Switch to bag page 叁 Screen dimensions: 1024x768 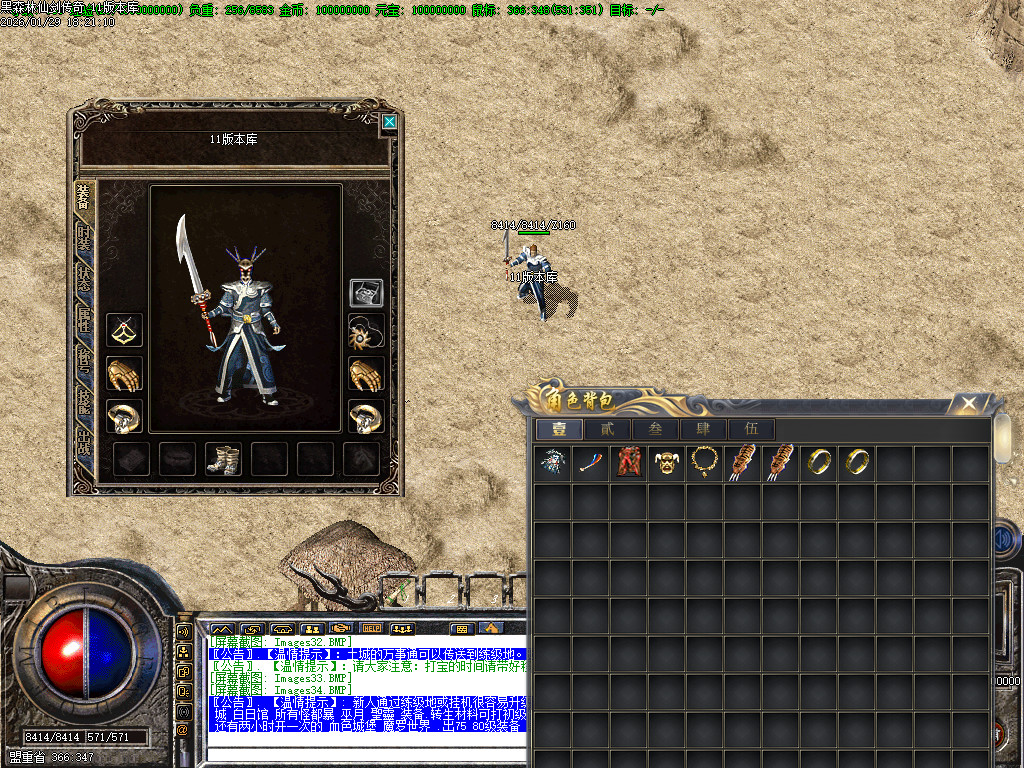(655, 429)
